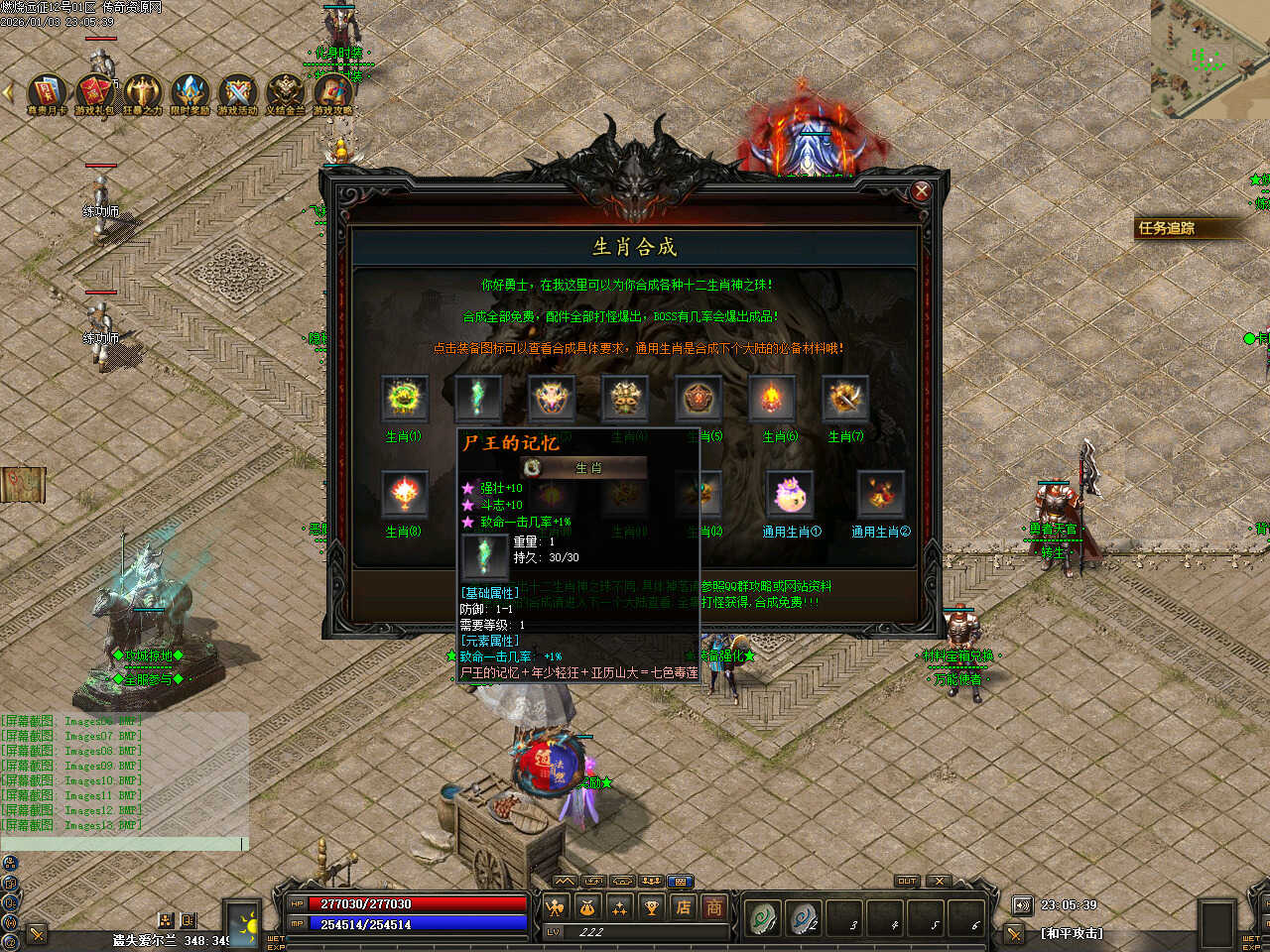1270x952 pixels.
Task: Click the minimap in the corner
Action: (1209, 58)
